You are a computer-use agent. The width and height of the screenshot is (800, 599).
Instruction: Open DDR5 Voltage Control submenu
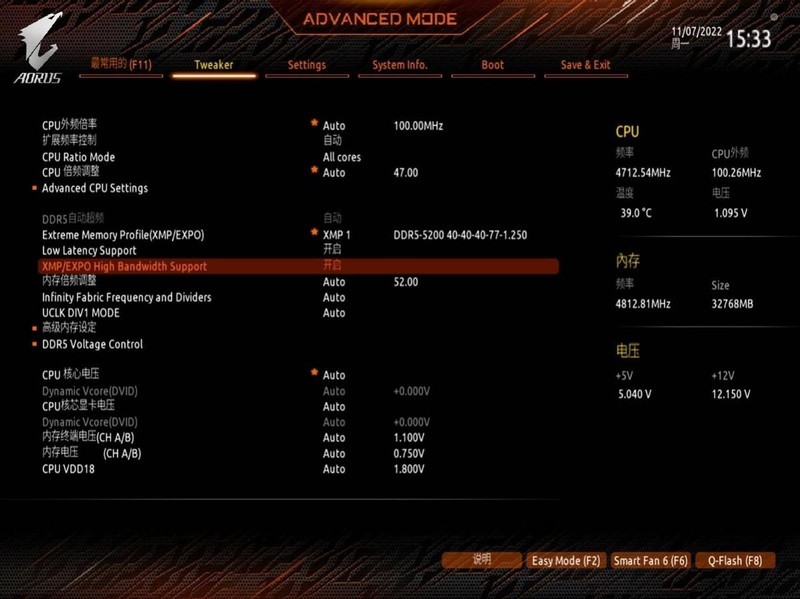click(92, 344)
